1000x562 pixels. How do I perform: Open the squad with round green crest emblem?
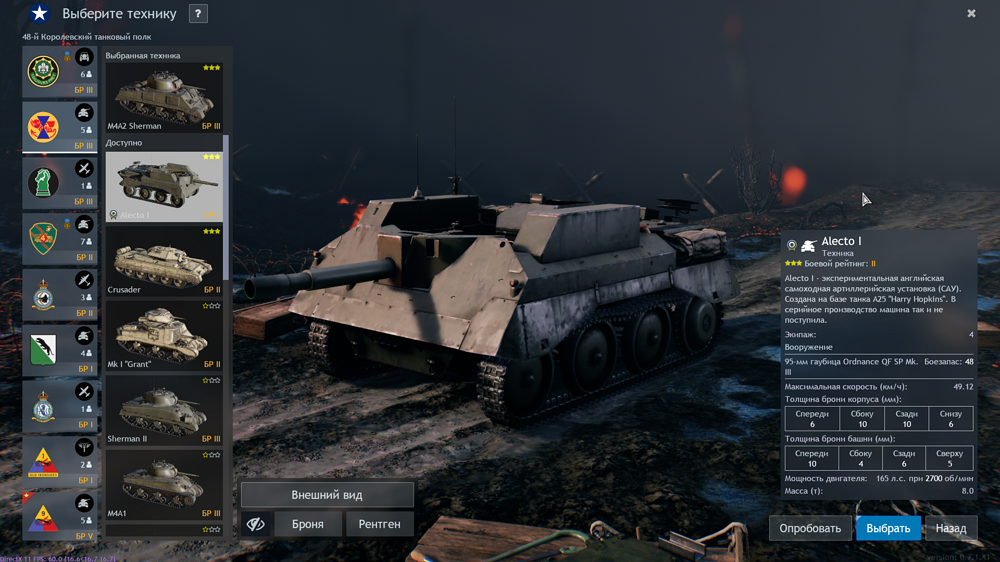(x=44, y=71)
